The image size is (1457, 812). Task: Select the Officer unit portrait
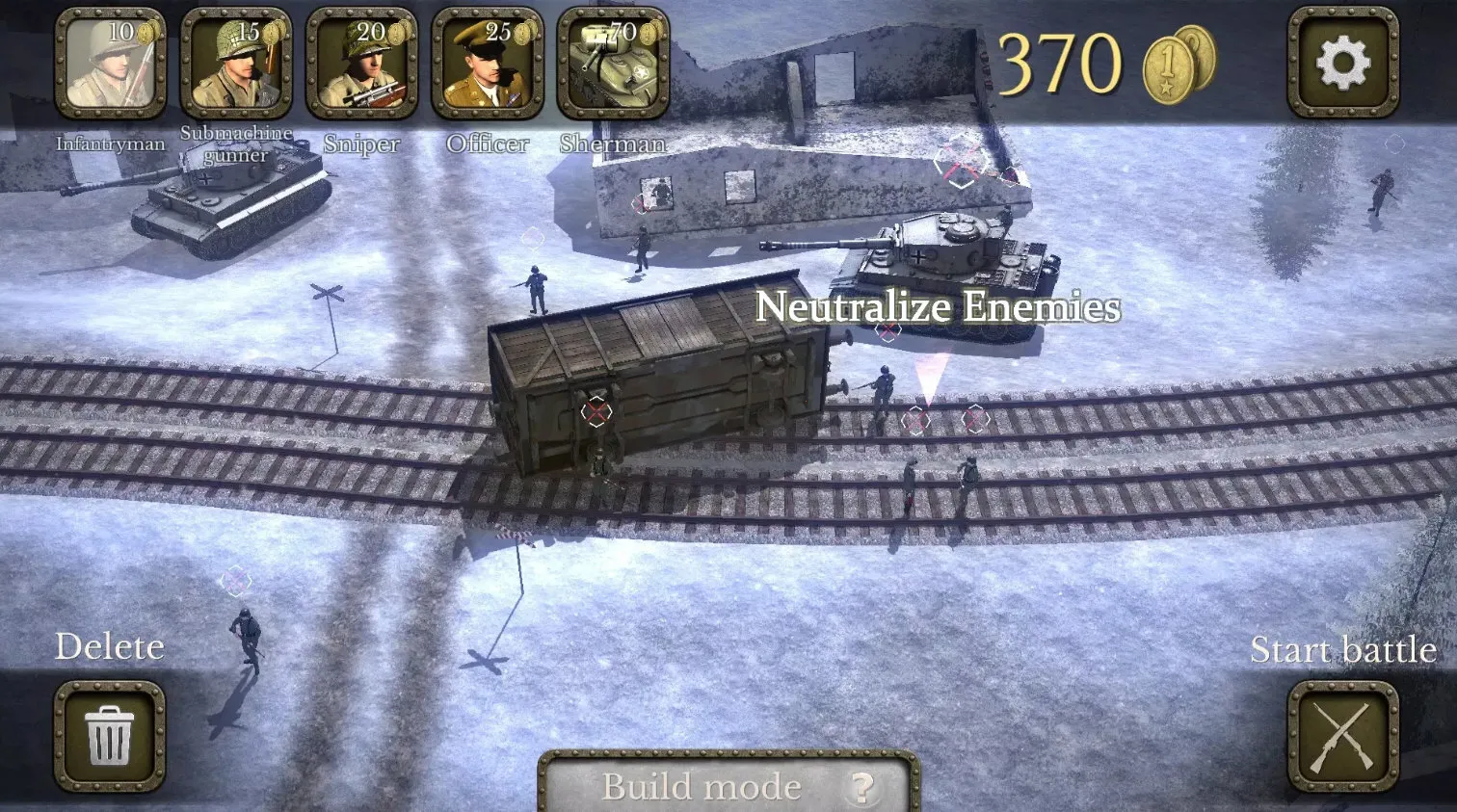[x=488, y=64]
